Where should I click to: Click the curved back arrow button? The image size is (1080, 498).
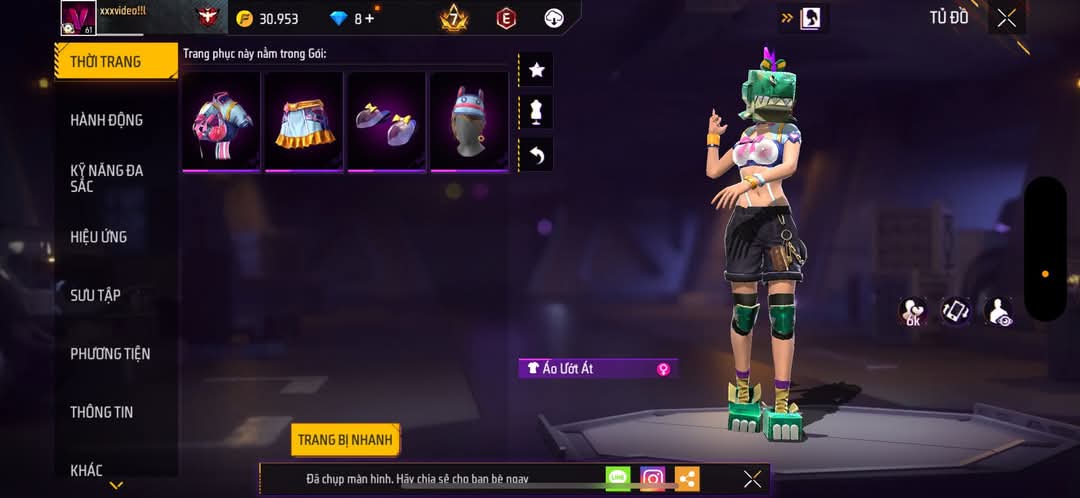[x=536, y=155]
